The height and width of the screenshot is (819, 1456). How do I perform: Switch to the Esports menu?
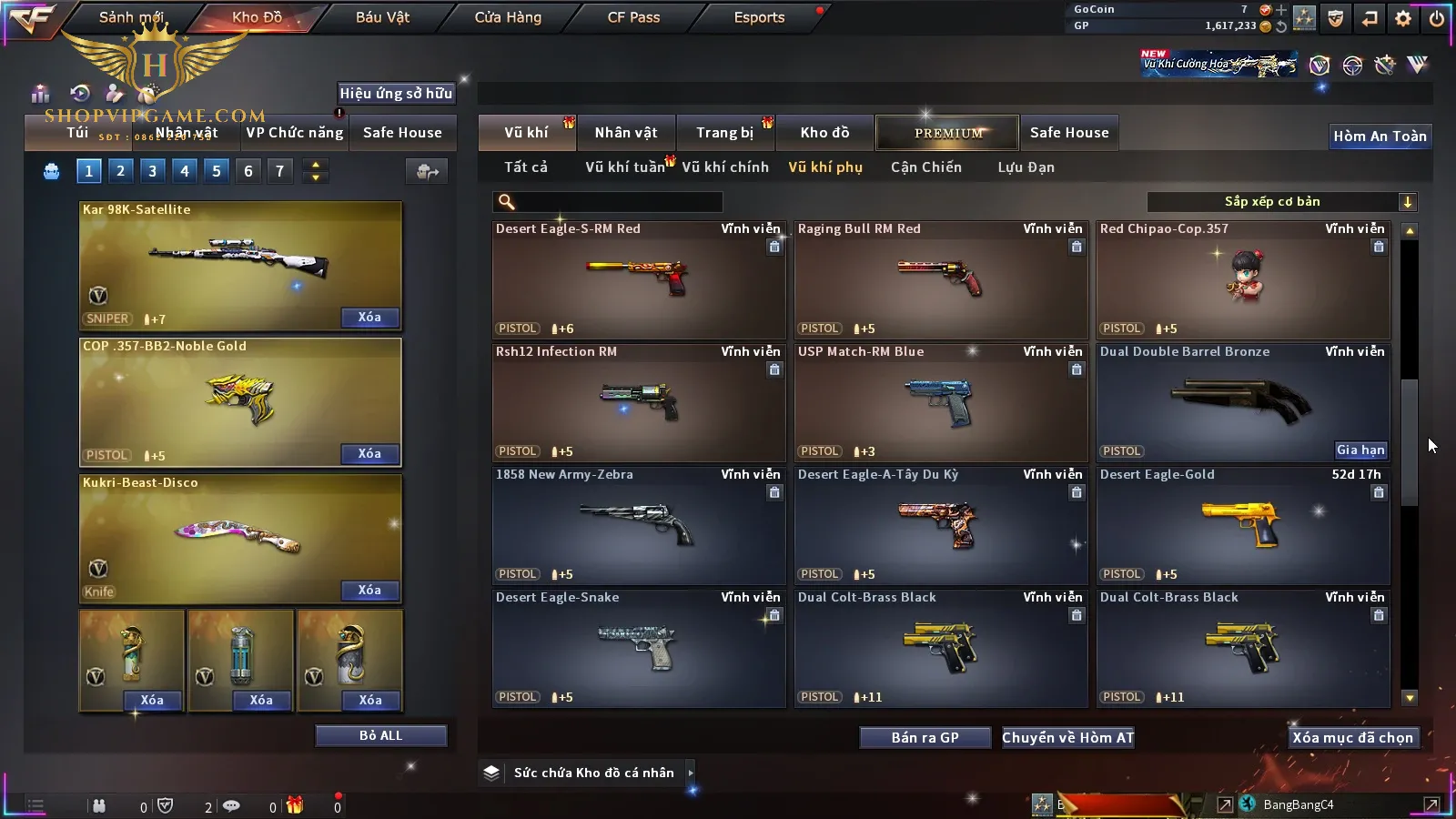tap(759, 17)
